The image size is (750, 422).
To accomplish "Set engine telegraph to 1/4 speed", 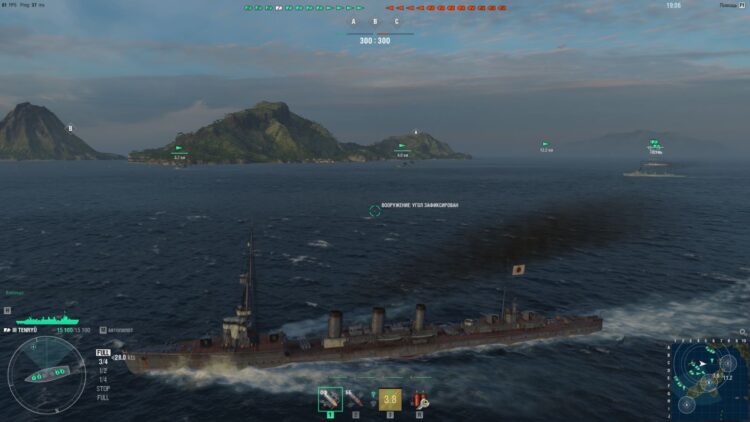I will (102, 379).
